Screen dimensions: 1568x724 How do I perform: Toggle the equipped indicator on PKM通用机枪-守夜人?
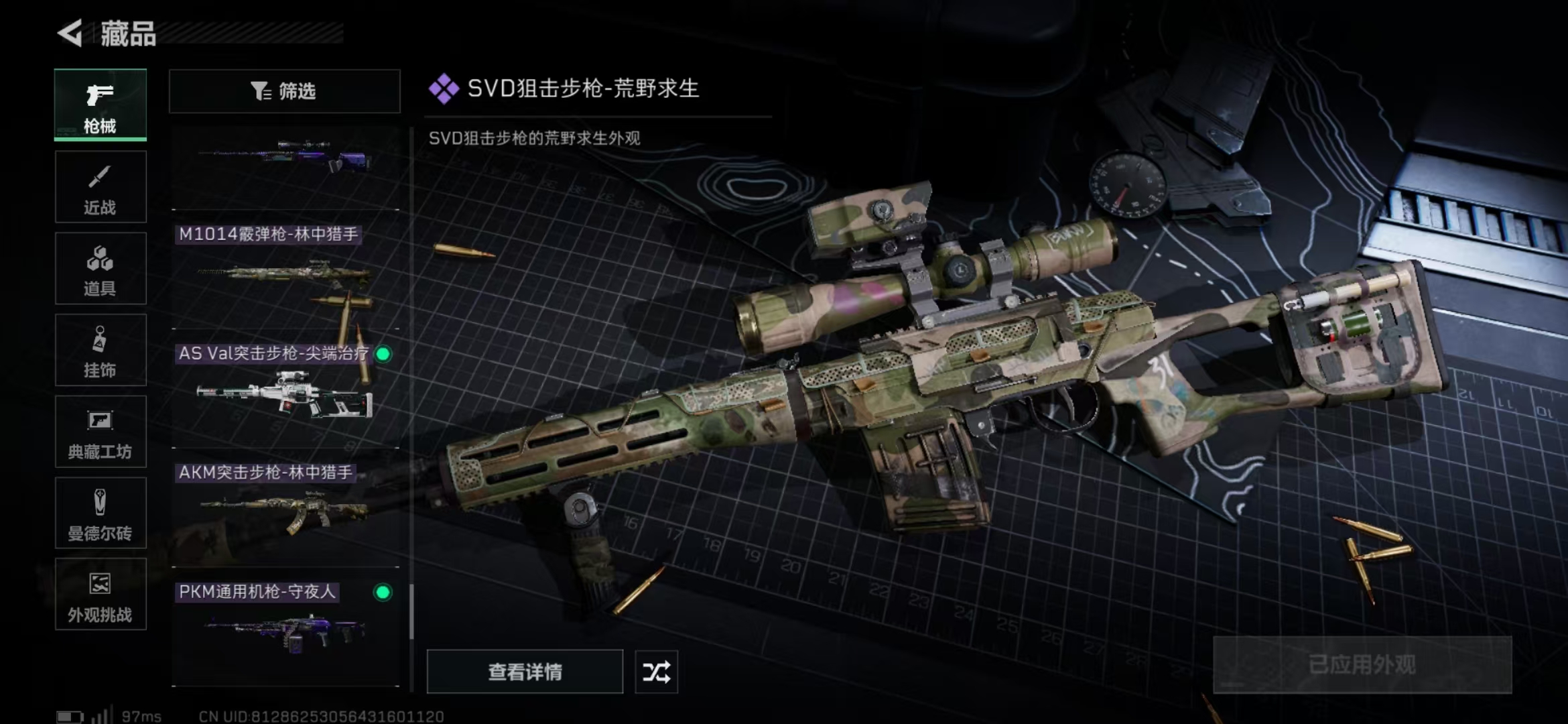384,593
